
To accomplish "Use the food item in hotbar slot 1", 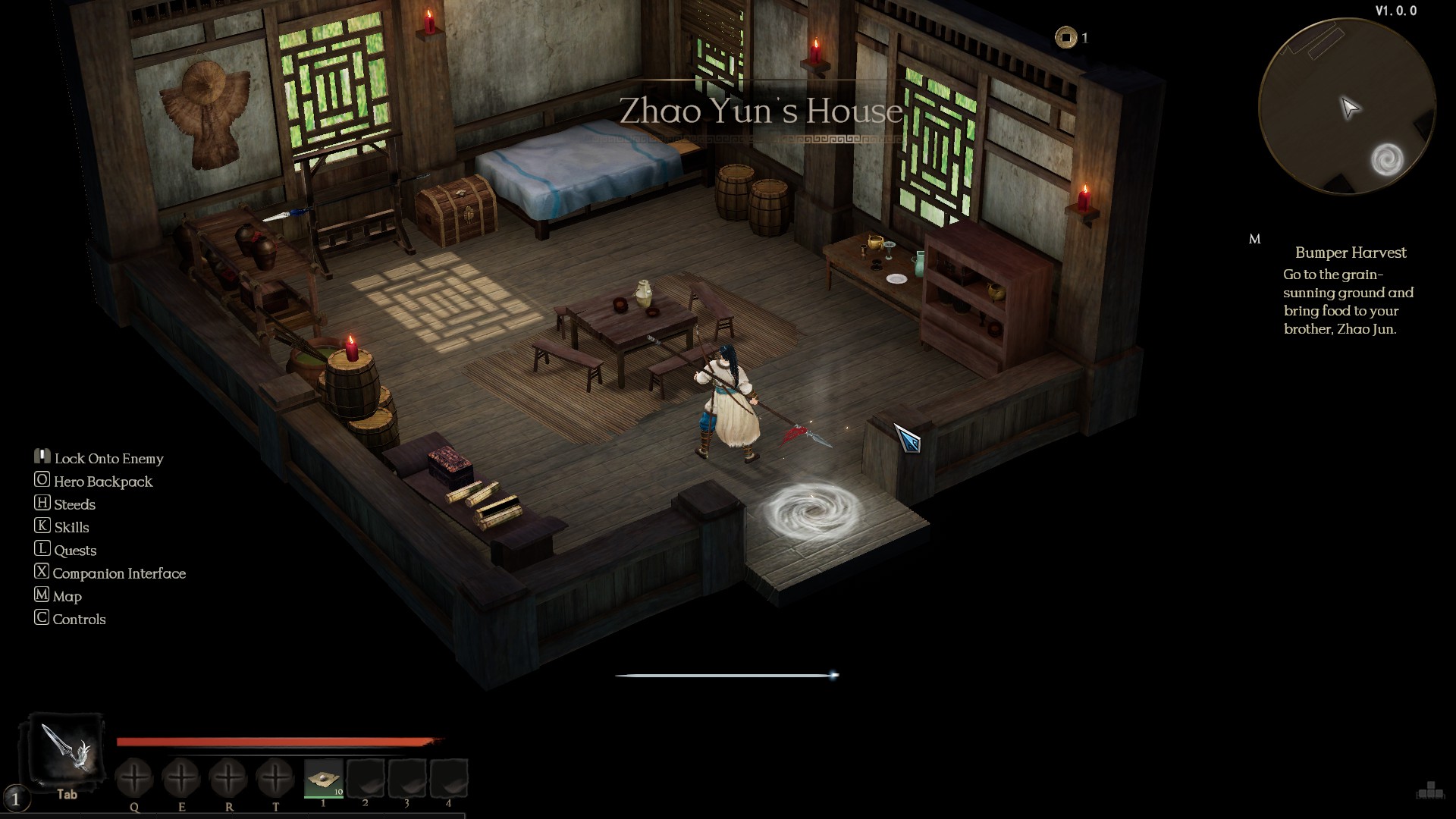I will pos(324,778).
